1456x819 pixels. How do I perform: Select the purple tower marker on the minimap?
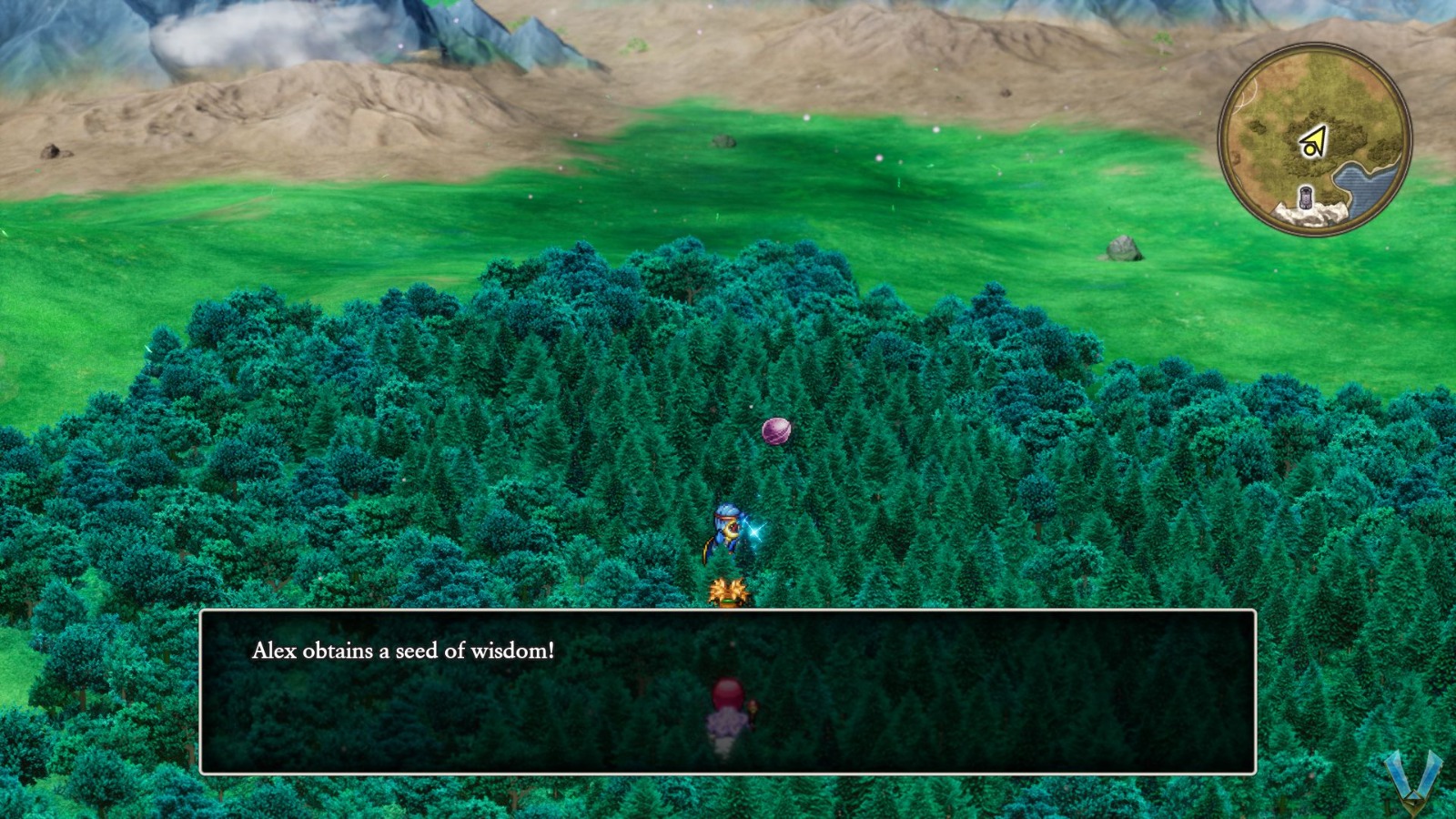[x=1307, y=196]
